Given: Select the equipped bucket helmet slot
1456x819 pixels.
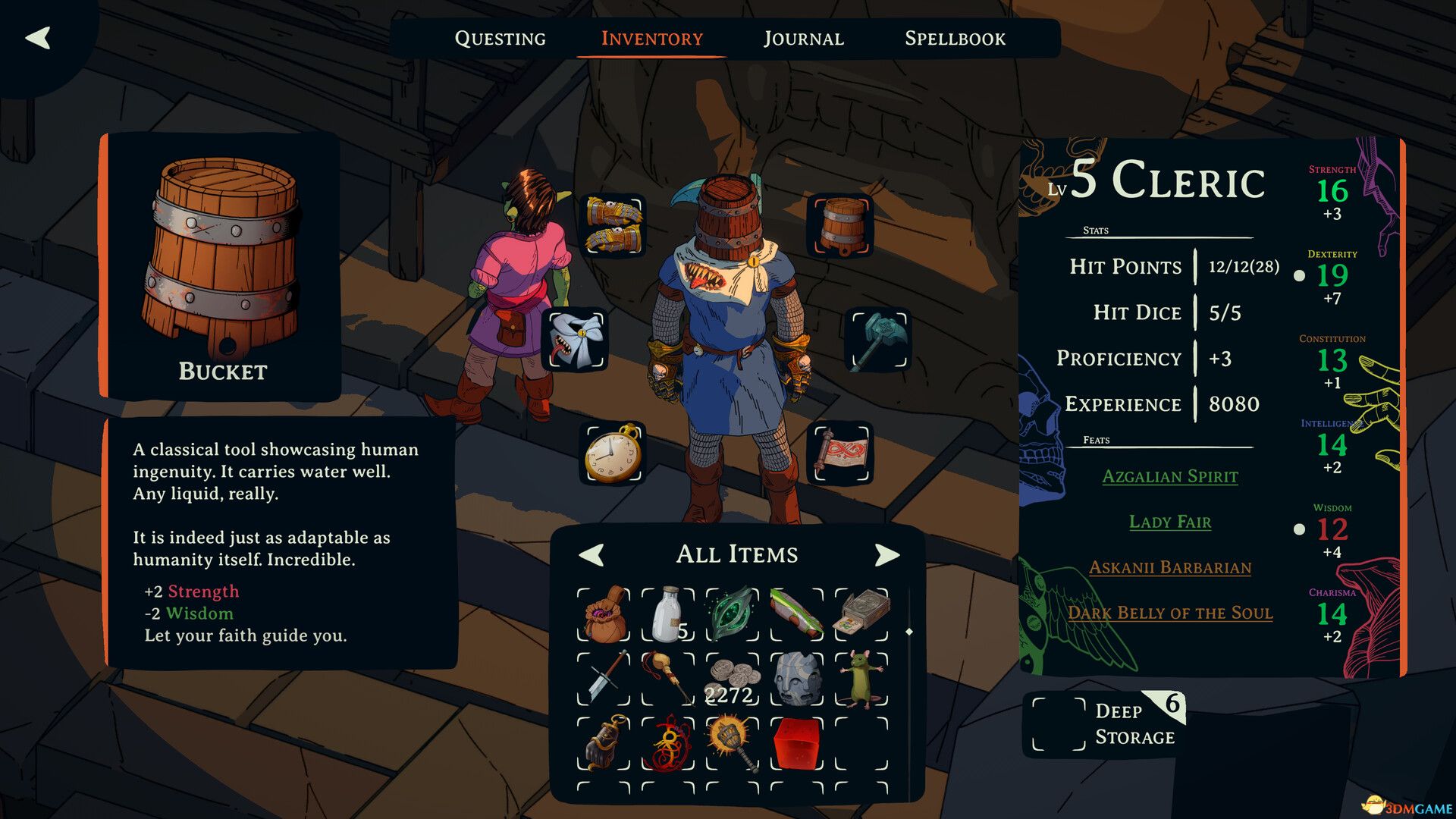Looking at the screenshot, I should (842, 225).
